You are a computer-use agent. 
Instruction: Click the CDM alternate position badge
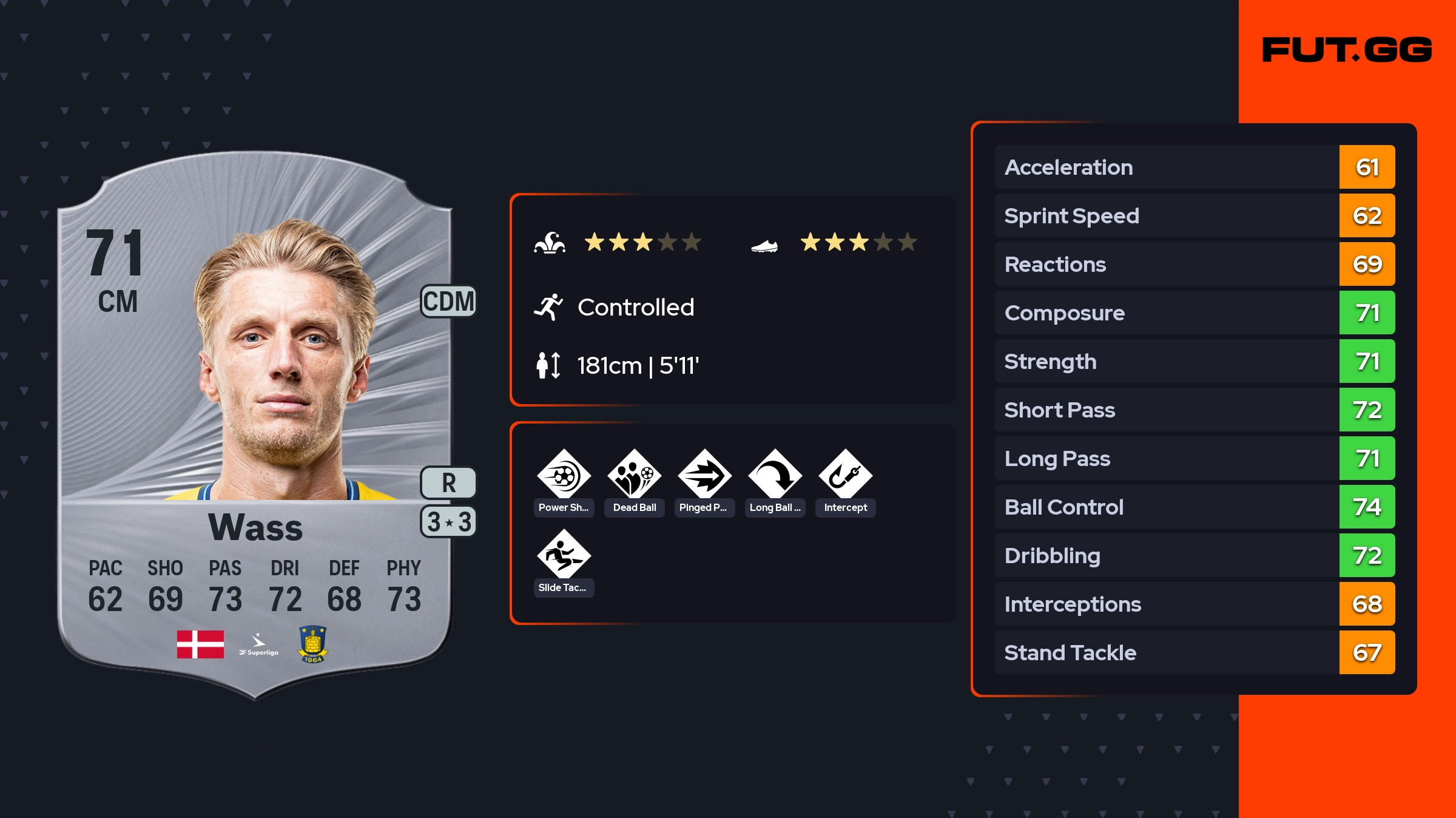click(x=448, y=301)
